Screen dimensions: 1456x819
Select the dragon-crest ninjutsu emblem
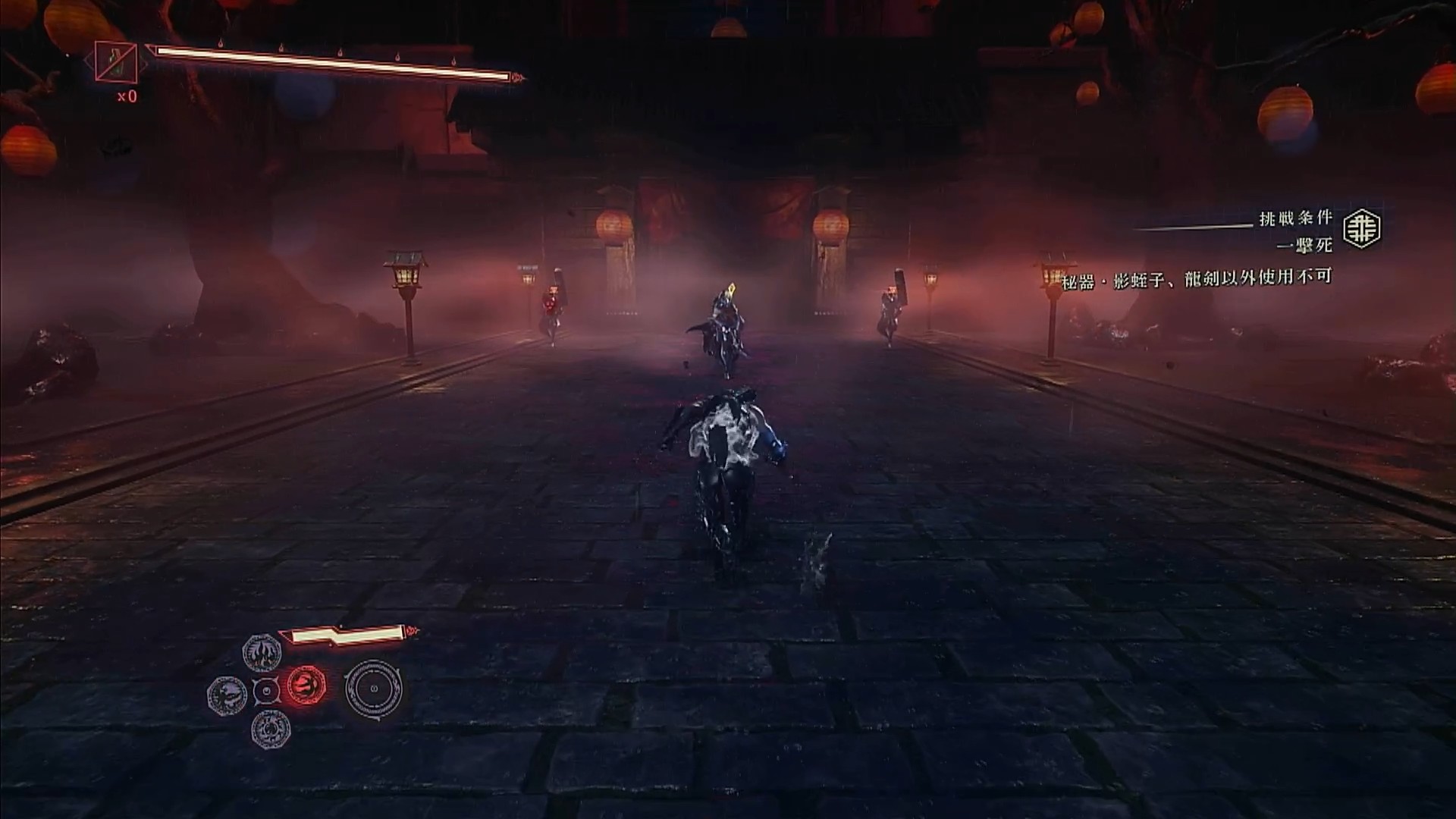[x=227, y=693]
